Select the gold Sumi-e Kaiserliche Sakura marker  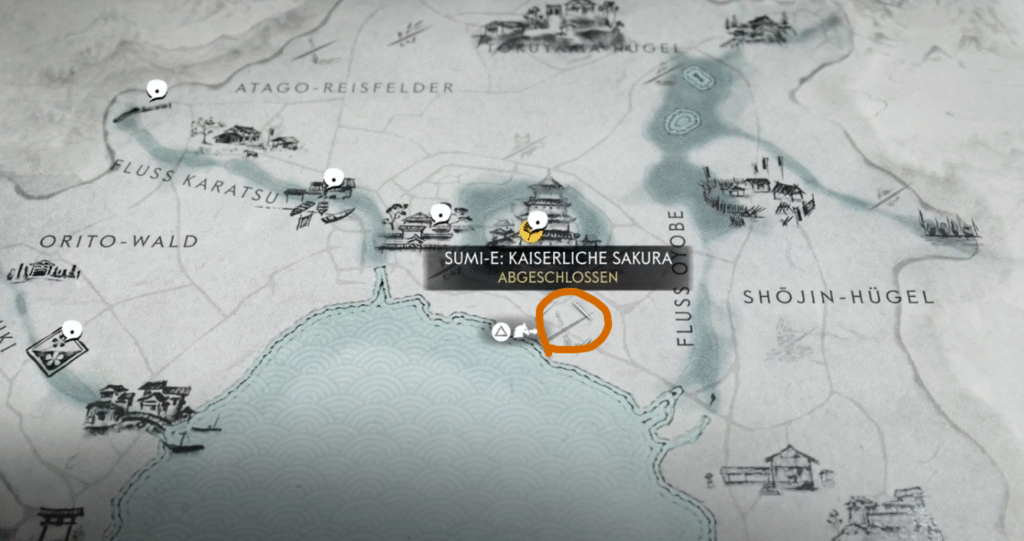[533, 233]
